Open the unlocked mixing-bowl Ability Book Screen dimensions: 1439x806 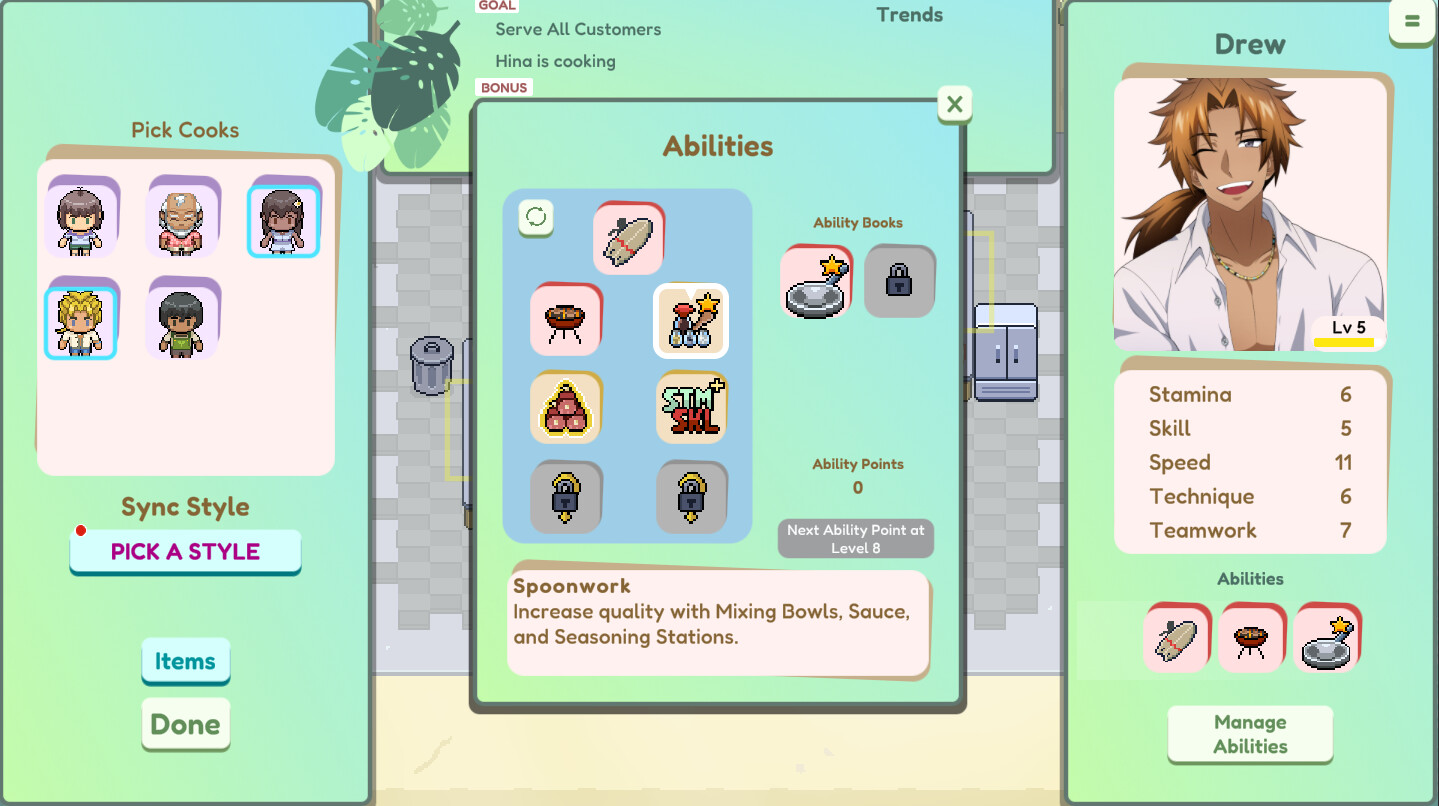click(x=816, y=281)
